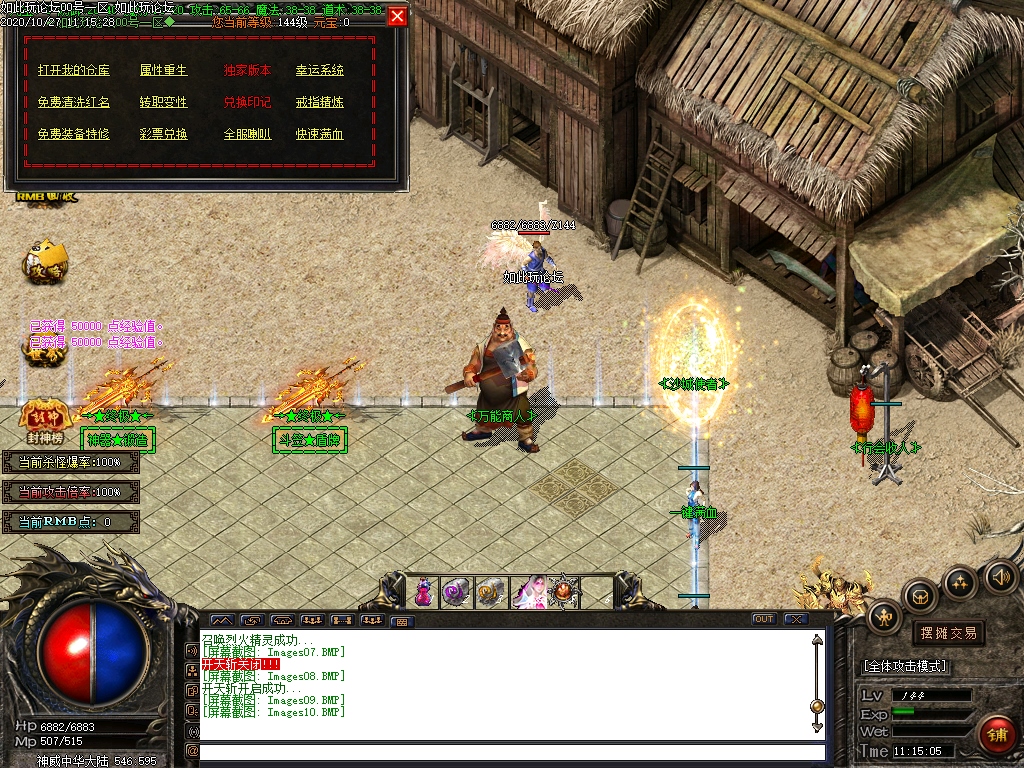Close the NPC service menu panel

(x=397, y=16)
